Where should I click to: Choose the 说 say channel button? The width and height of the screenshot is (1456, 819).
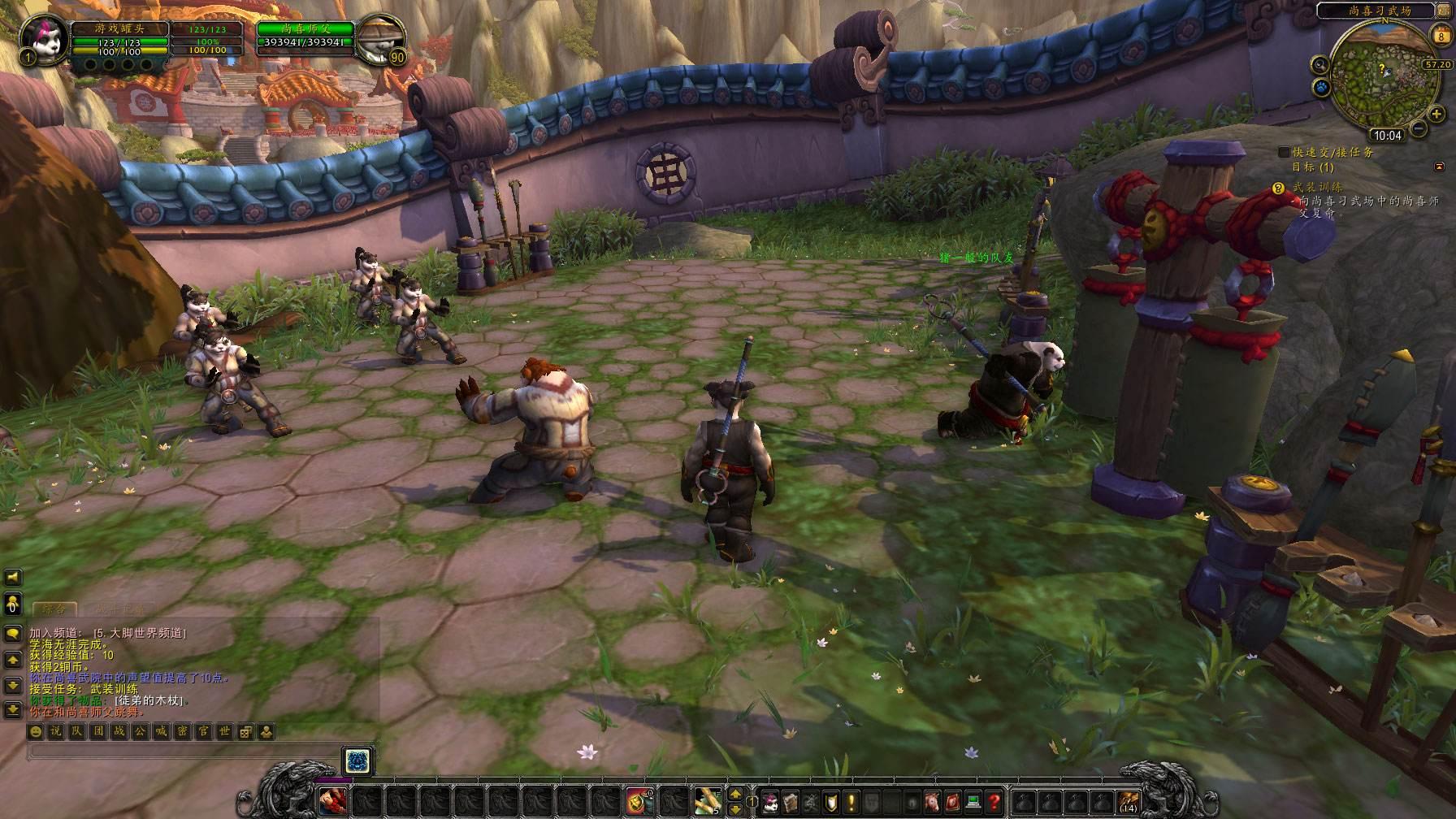click(x=56, y=731)
